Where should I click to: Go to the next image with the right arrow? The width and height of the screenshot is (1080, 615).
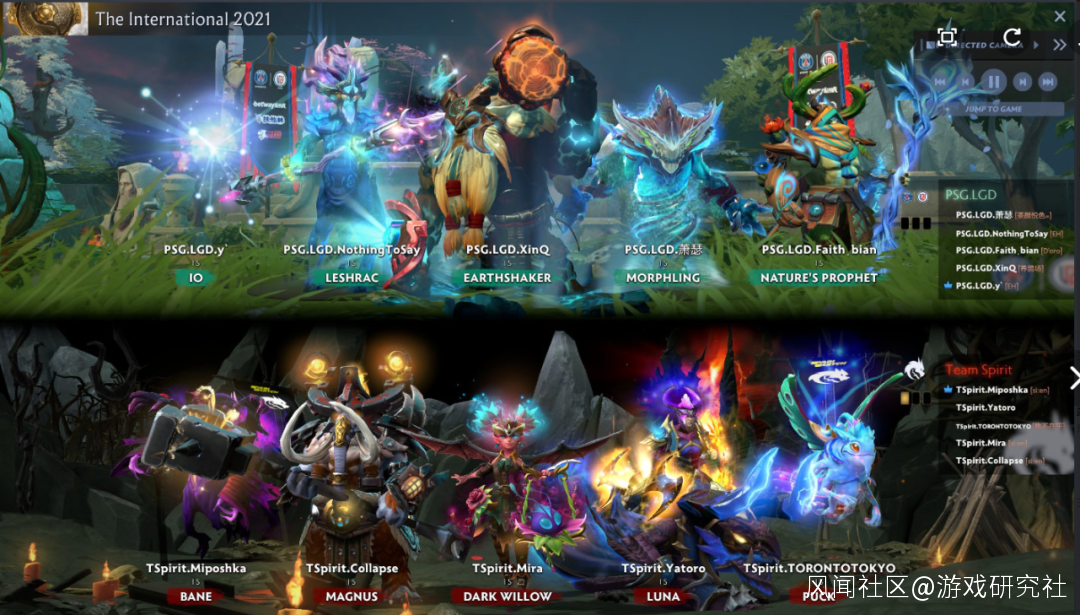1073,377
